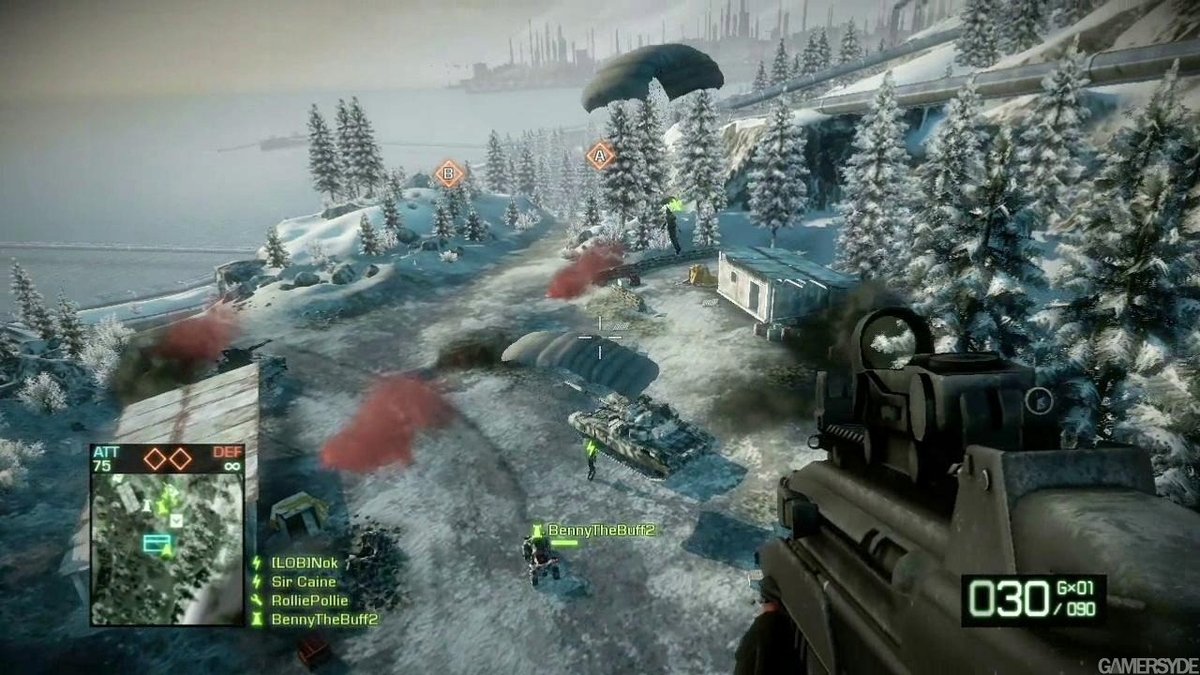Image resolution: width=1200 pixels, height=675 pixels.
Task: Select objective marker A
Action: 600,155
